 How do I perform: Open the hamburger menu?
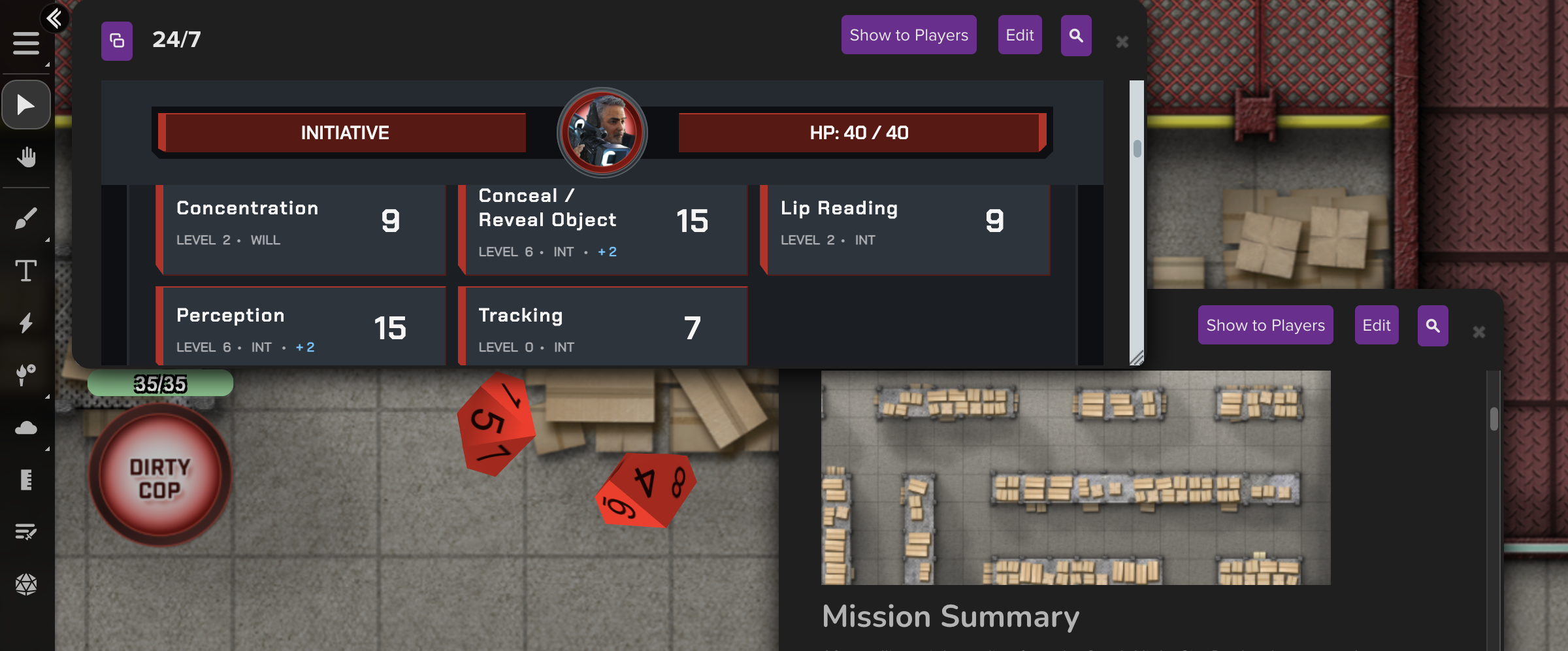pyautogui.click(x=26, y=43)
